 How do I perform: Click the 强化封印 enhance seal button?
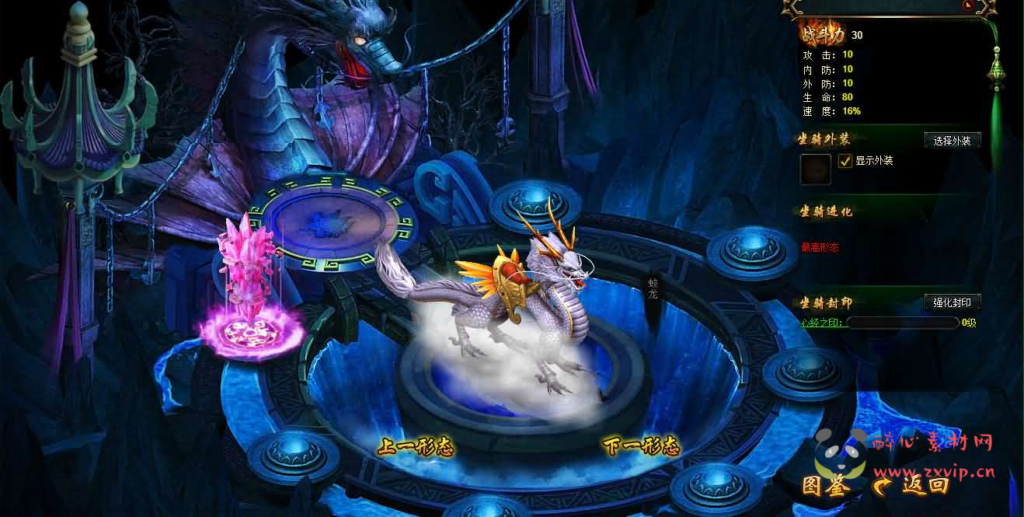point(951,302)
